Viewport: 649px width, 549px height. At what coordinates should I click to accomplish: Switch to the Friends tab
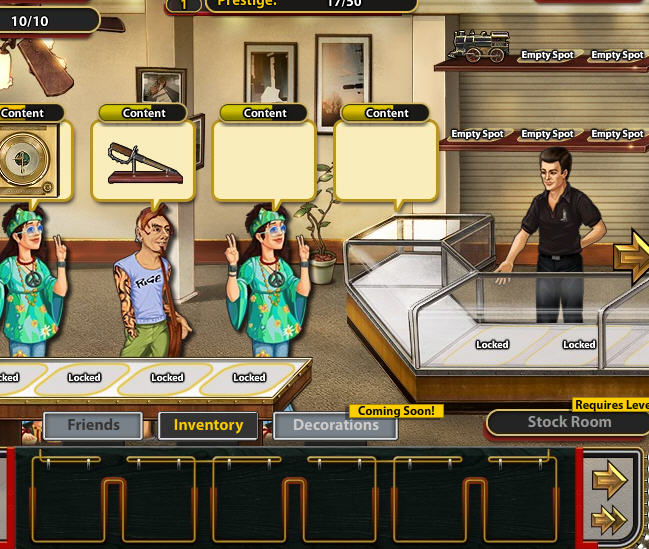(93, 425)
